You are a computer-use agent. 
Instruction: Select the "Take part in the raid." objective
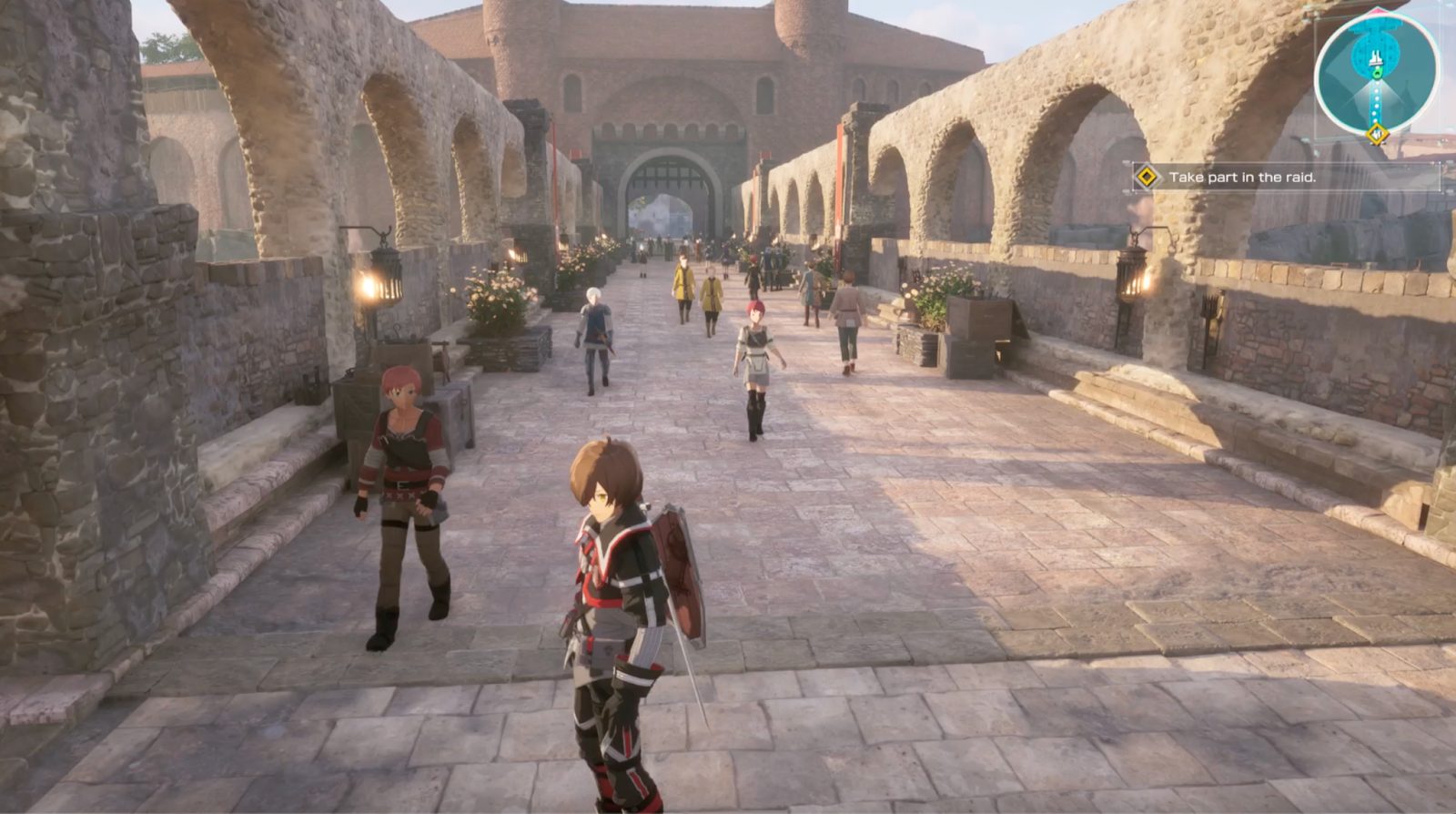1242,178
